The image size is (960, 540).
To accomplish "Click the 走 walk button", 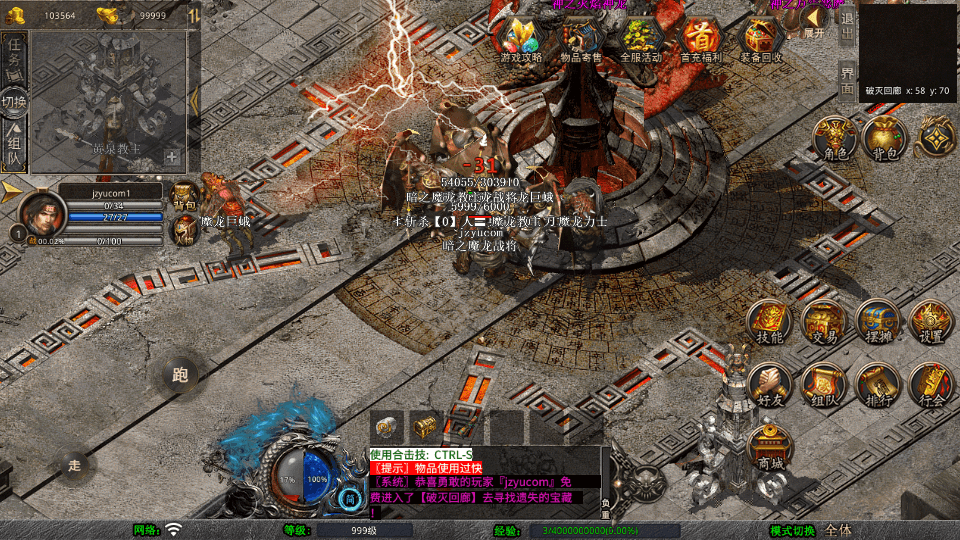I will 75,465.
